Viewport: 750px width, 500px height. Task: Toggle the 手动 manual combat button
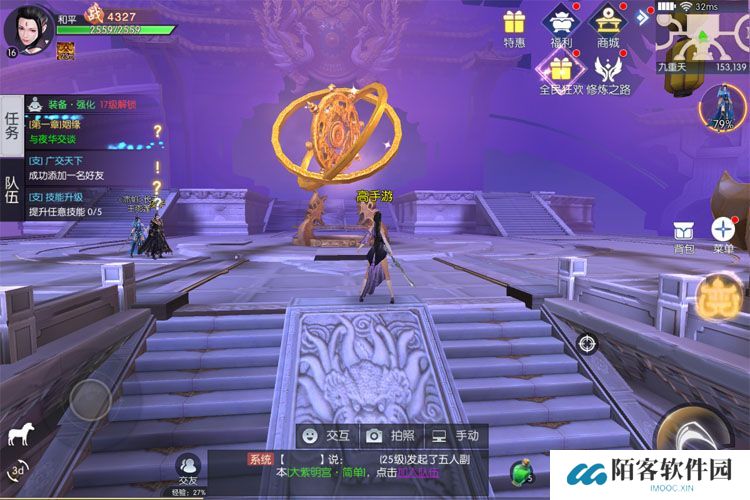454,436
